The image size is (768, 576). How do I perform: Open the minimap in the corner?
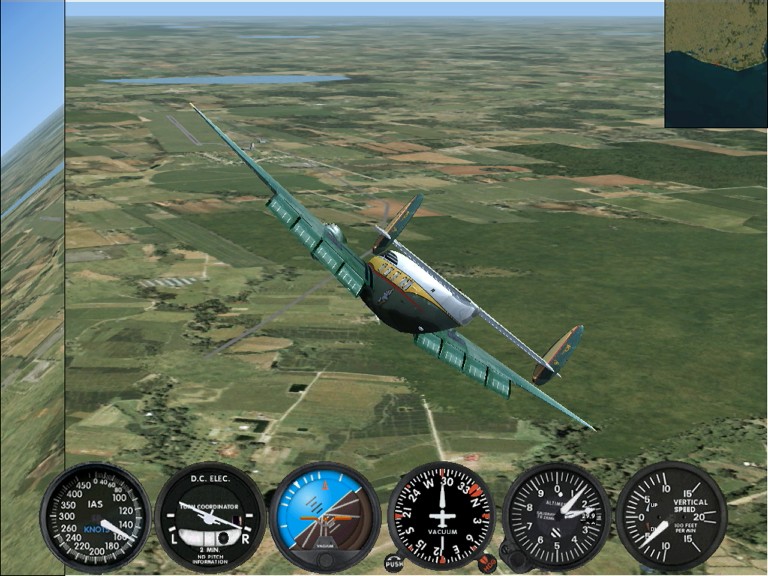pos(716,63)
